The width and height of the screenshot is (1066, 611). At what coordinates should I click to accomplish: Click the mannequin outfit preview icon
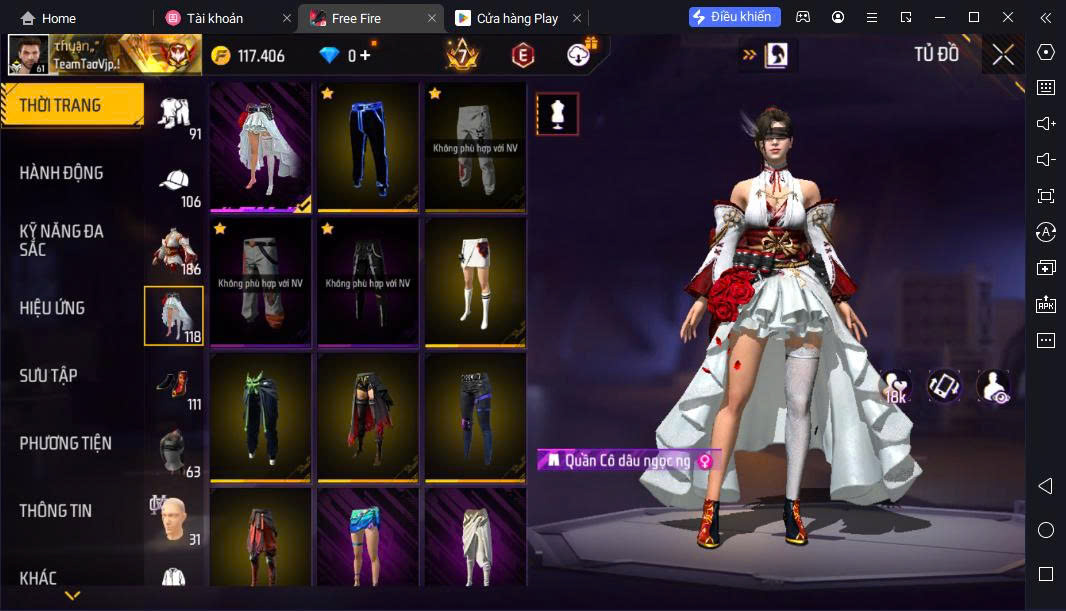point(557,114)
